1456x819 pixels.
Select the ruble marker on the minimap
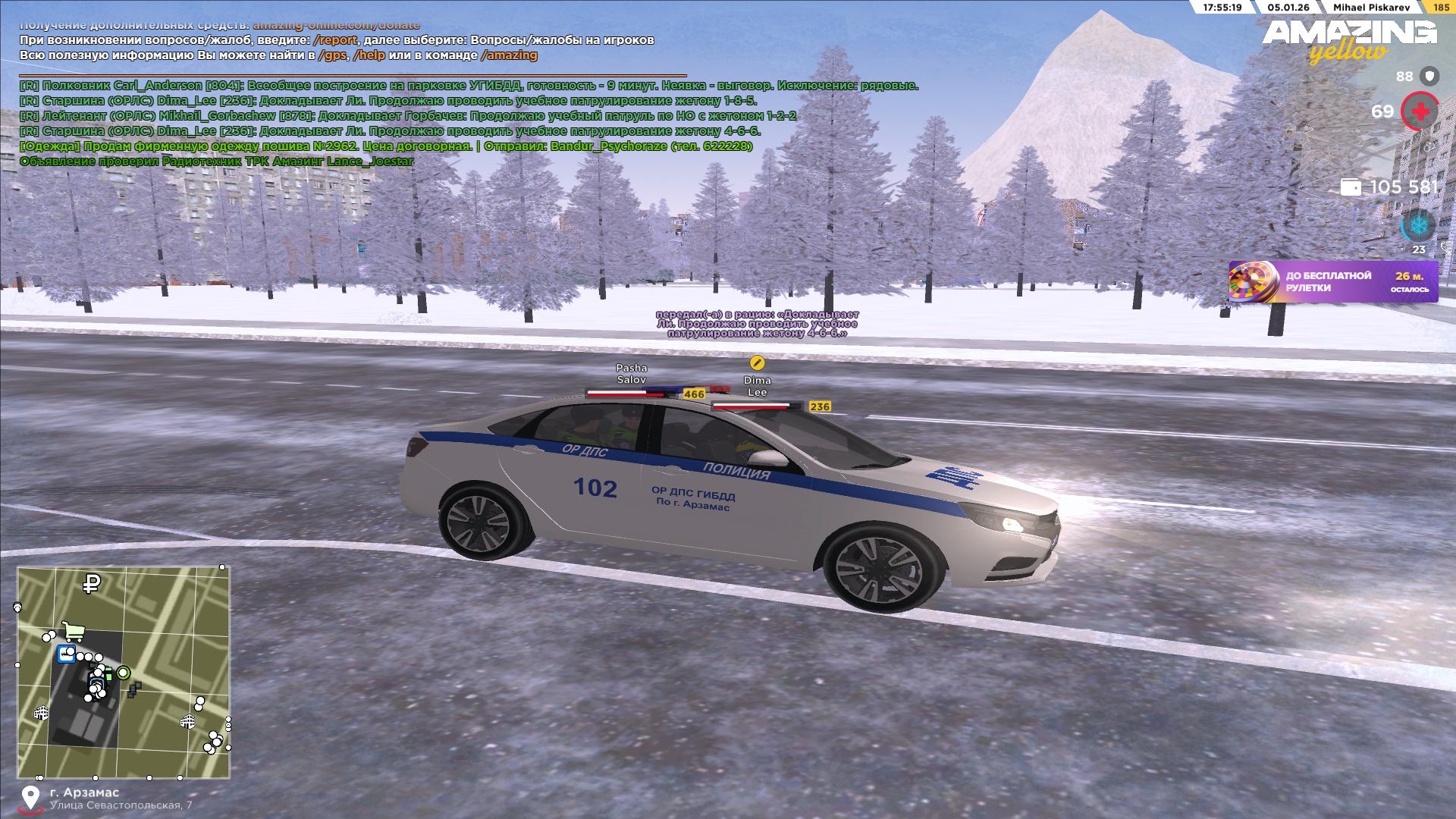click(92, 583)
